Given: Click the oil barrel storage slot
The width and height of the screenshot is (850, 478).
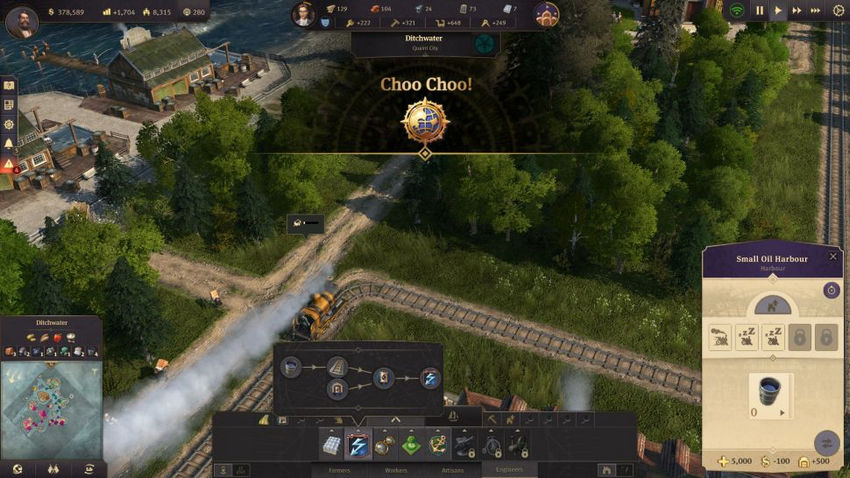Looking at the screenshot, I should click(x=769, y=394).
